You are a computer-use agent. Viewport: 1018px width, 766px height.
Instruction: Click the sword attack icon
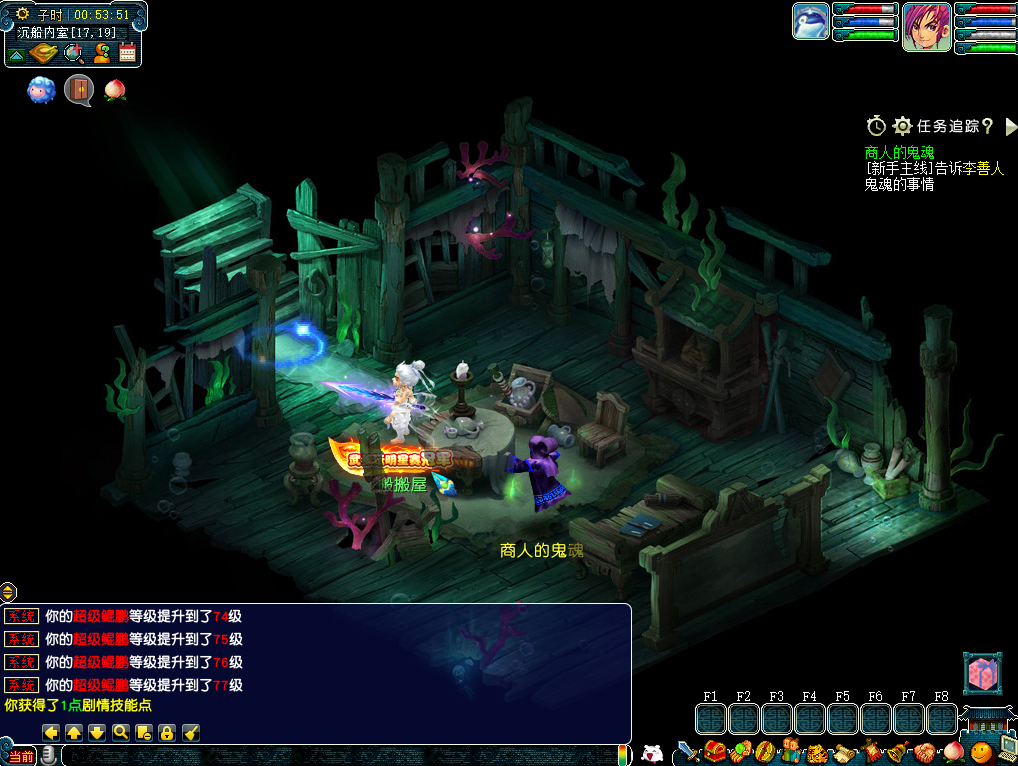click(688, 751)
